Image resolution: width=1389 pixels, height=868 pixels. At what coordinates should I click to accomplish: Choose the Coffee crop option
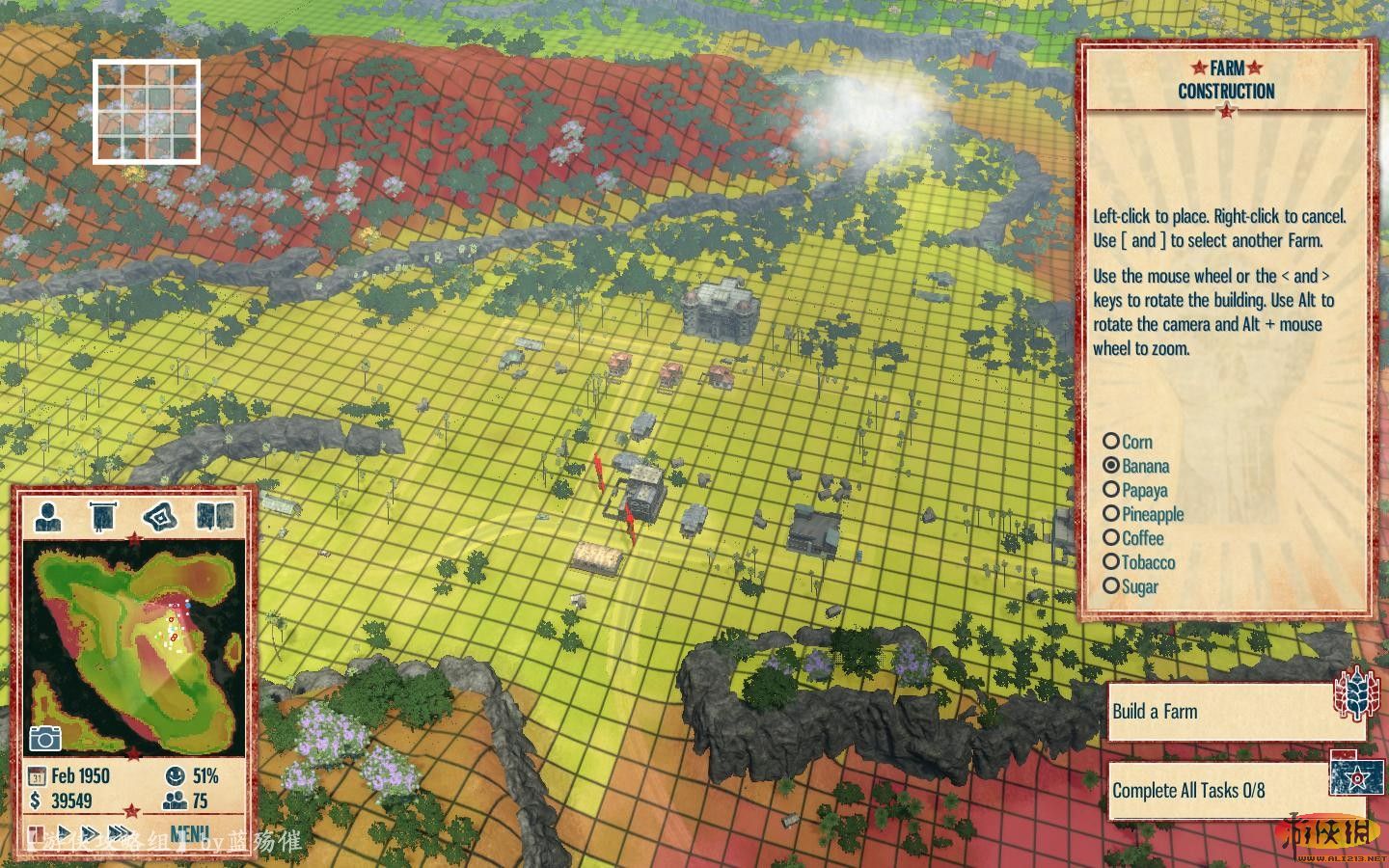click(x=1111, y=538)
